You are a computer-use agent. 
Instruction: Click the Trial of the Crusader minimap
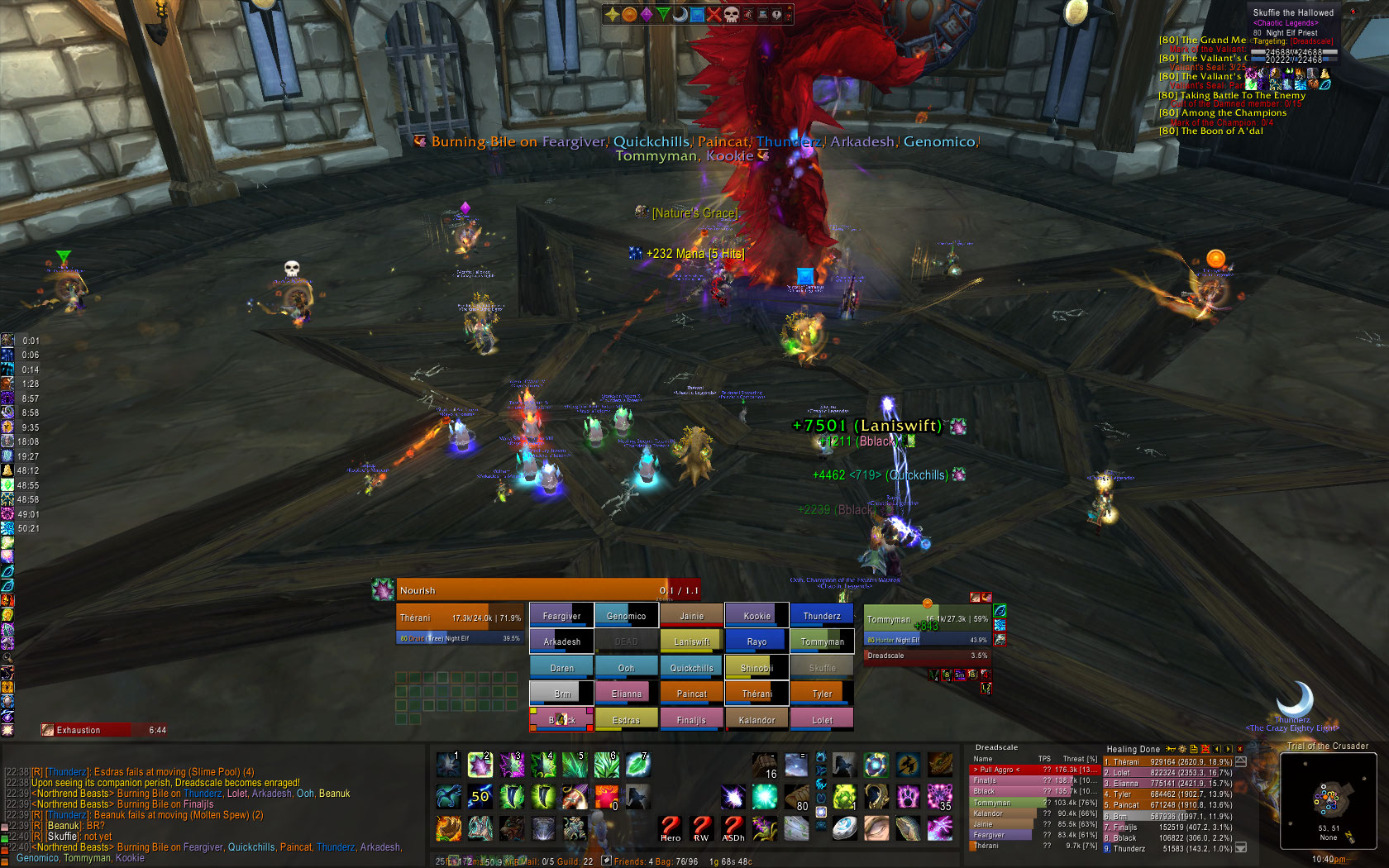[1327, 802]
